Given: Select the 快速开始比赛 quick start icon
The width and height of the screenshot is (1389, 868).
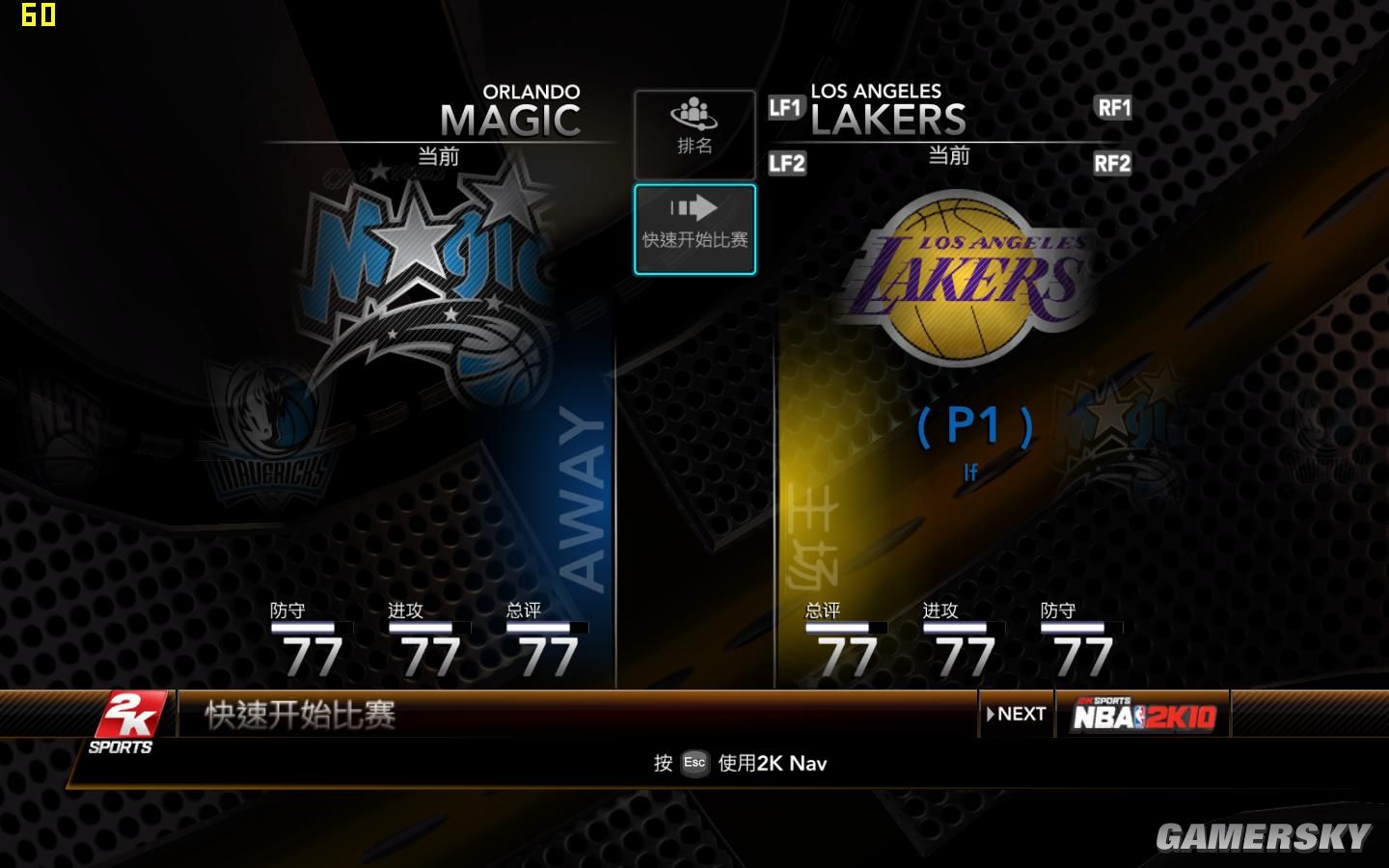Looking at the screenshot, I should pyautogui.click(x=694, y=228).
